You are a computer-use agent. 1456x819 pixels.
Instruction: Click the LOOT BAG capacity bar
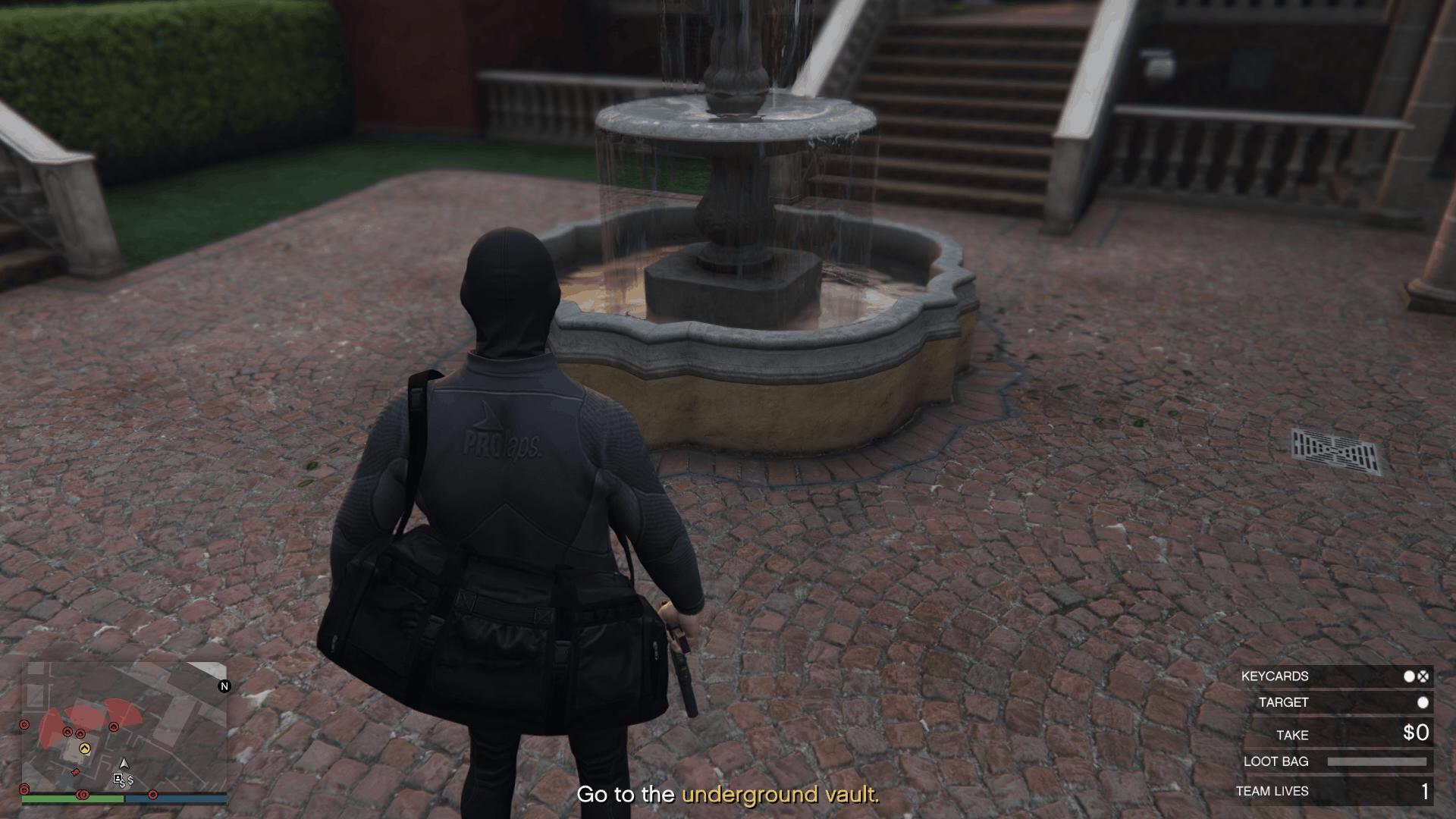(1379, 761)
